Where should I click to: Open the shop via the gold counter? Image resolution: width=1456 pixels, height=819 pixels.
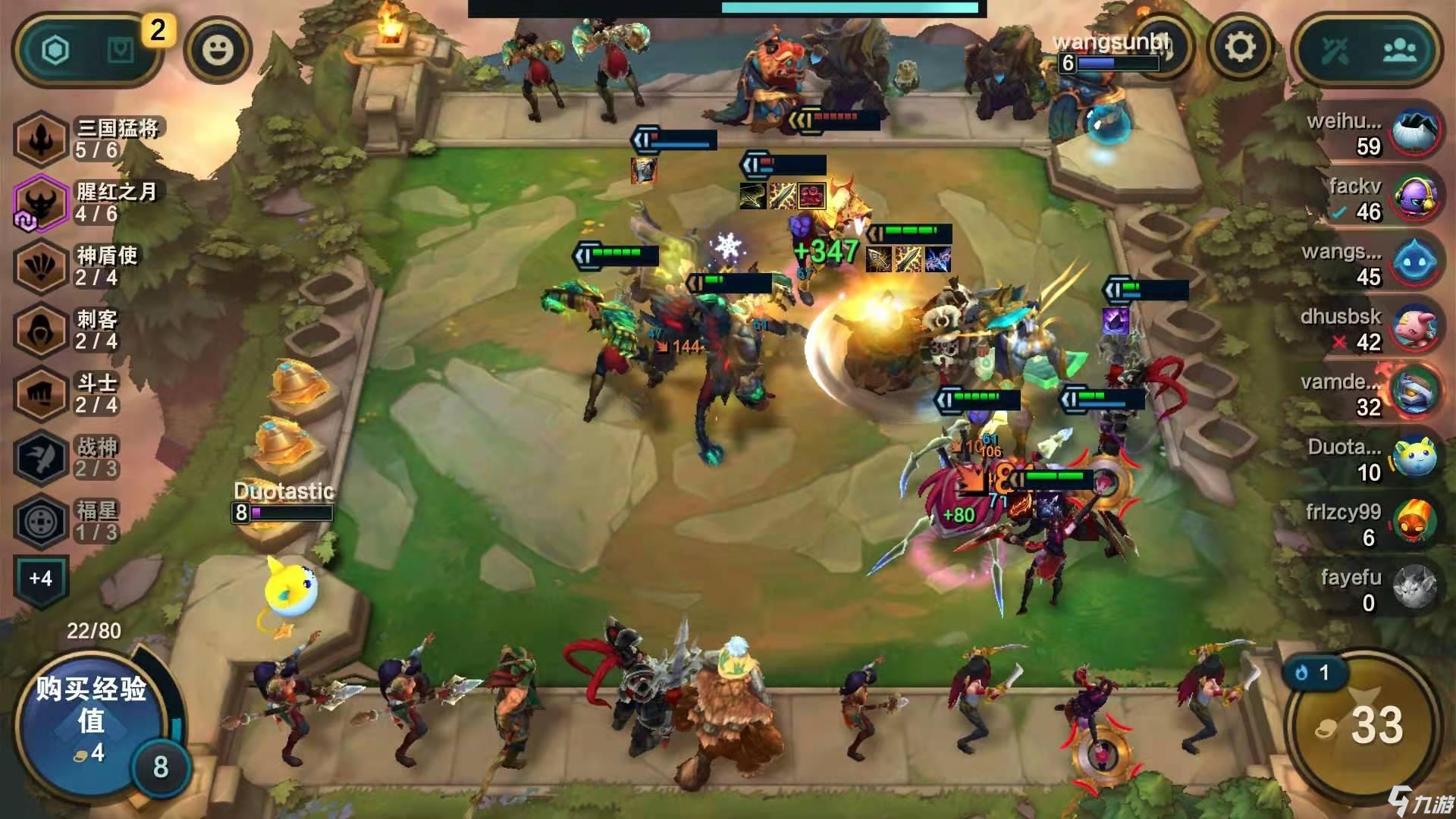pyautogui.click(x=1362, y=725)
